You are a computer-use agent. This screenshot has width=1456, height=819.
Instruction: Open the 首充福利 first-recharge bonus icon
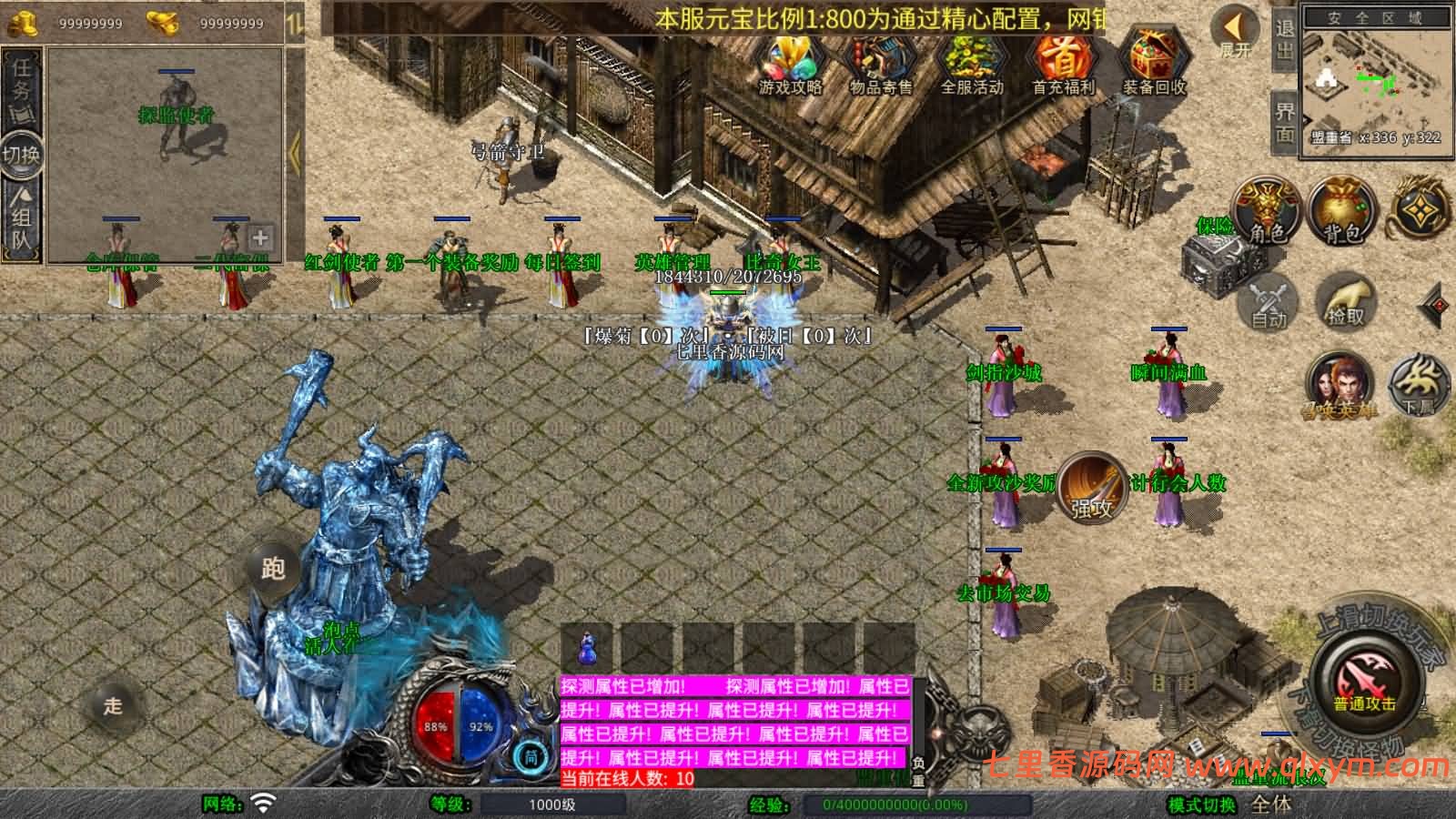point(1062,64)
